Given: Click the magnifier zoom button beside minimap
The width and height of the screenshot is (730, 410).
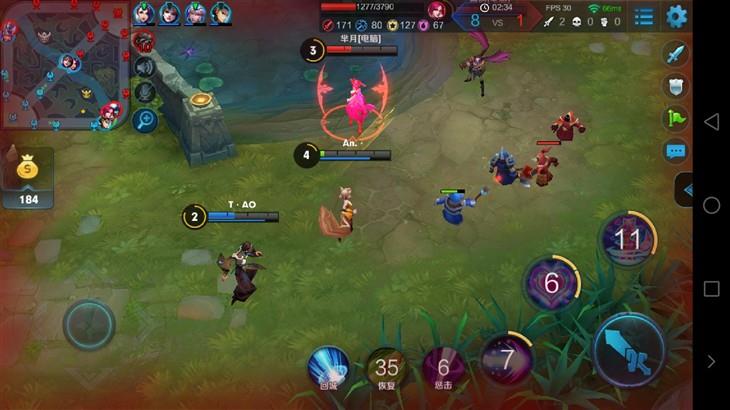Looking at the screenshot, I should pos(144,120).
